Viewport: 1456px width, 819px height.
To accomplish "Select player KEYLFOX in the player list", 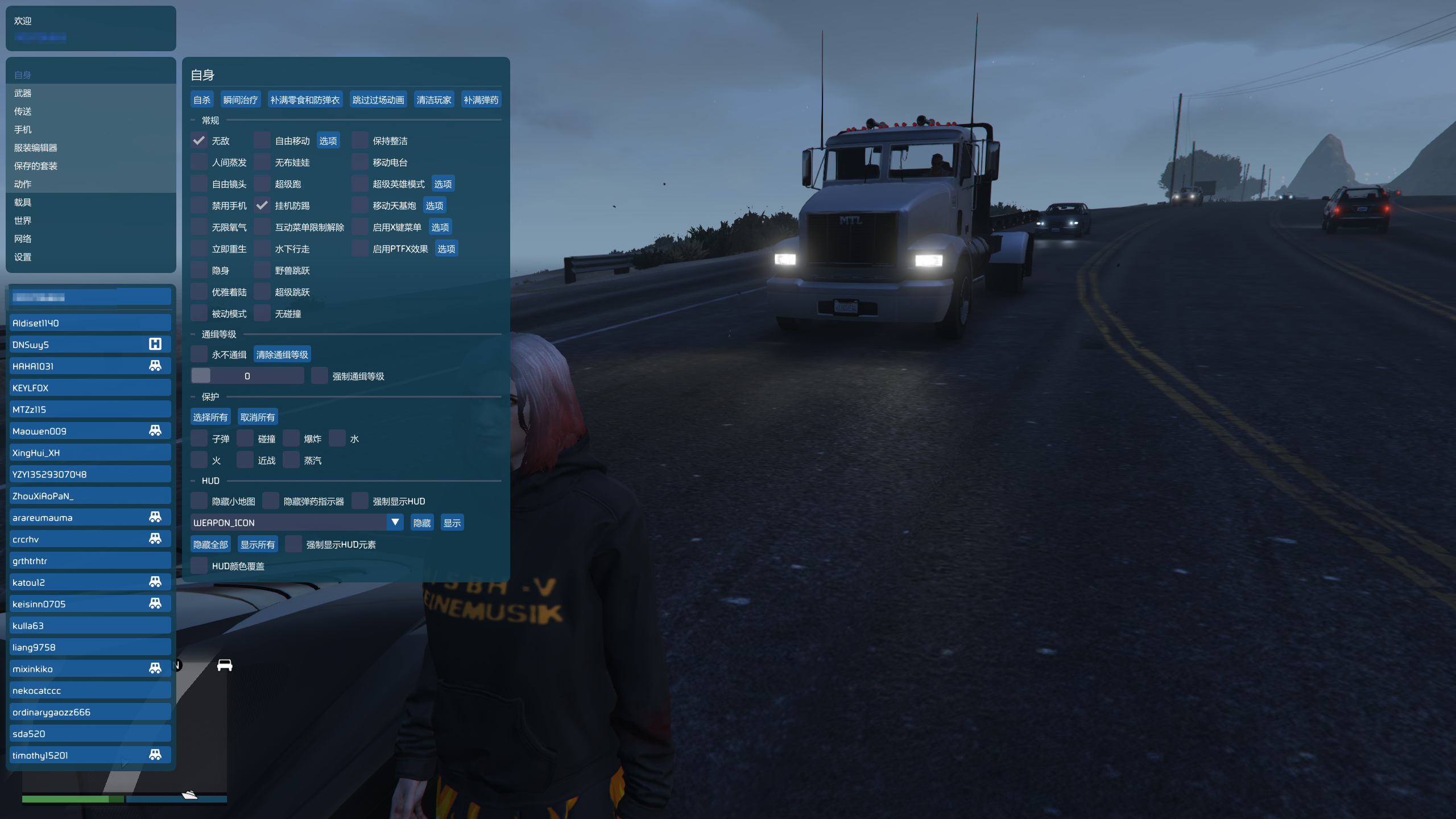I will (x=90, y=387).
